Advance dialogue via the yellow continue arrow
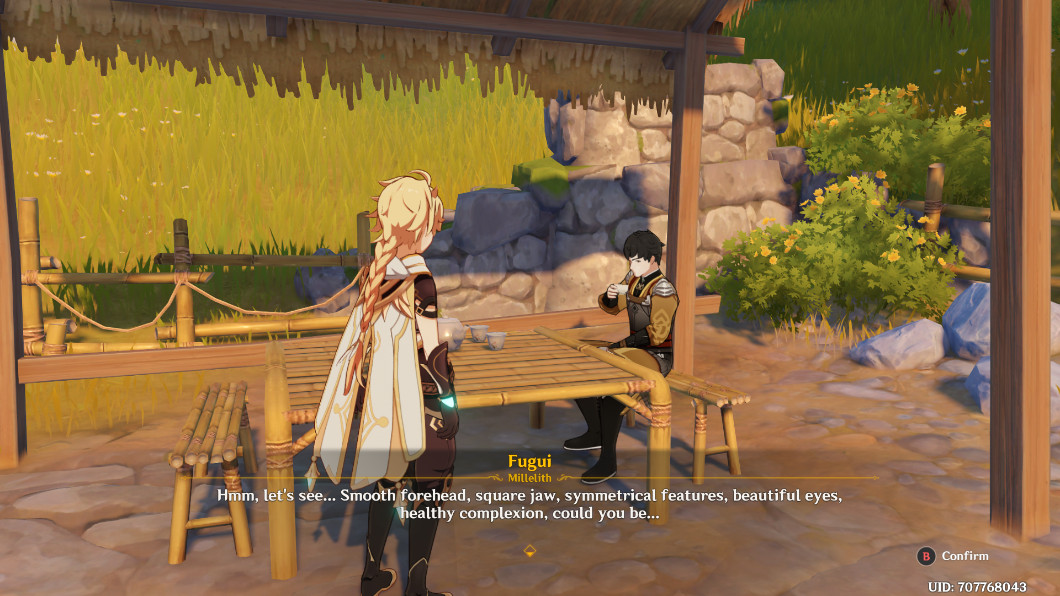1060x596 pixels. [x=530, y=550]
